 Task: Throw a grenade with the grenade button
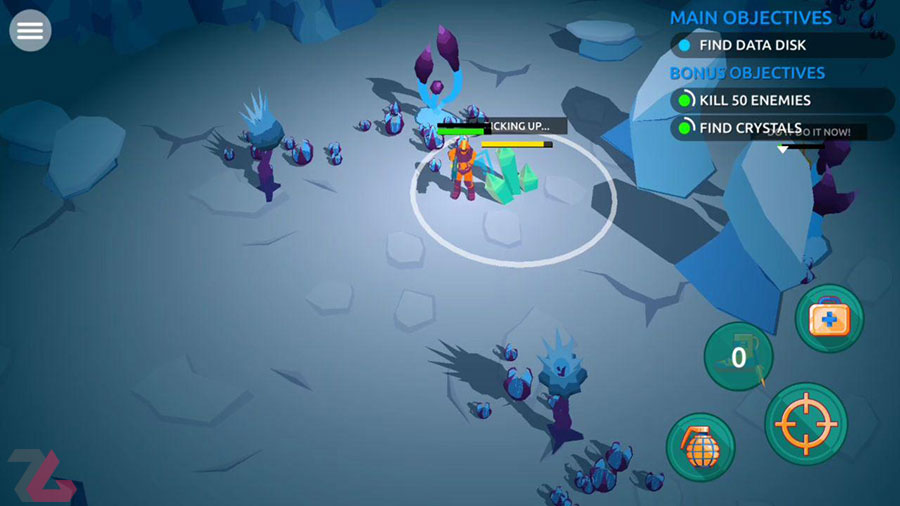click(700, 447)
